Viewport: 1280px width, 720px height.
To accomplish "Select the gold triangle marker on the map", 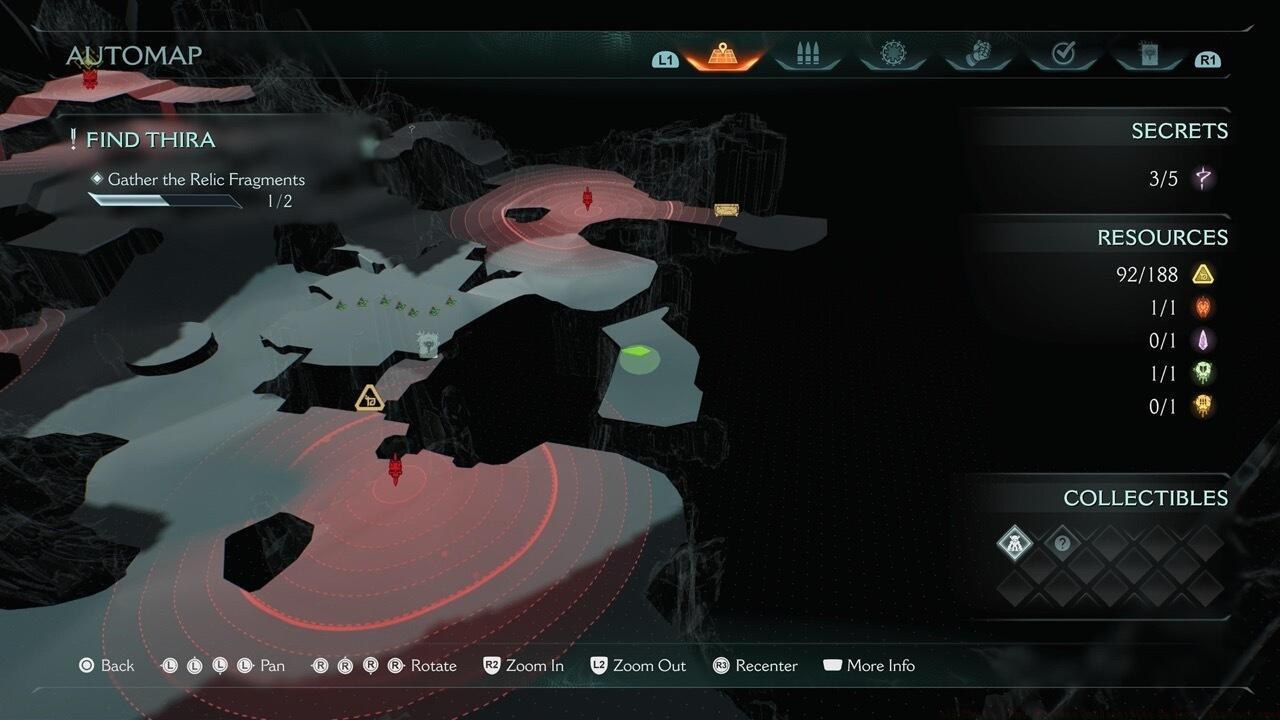I will pos(370,398).
